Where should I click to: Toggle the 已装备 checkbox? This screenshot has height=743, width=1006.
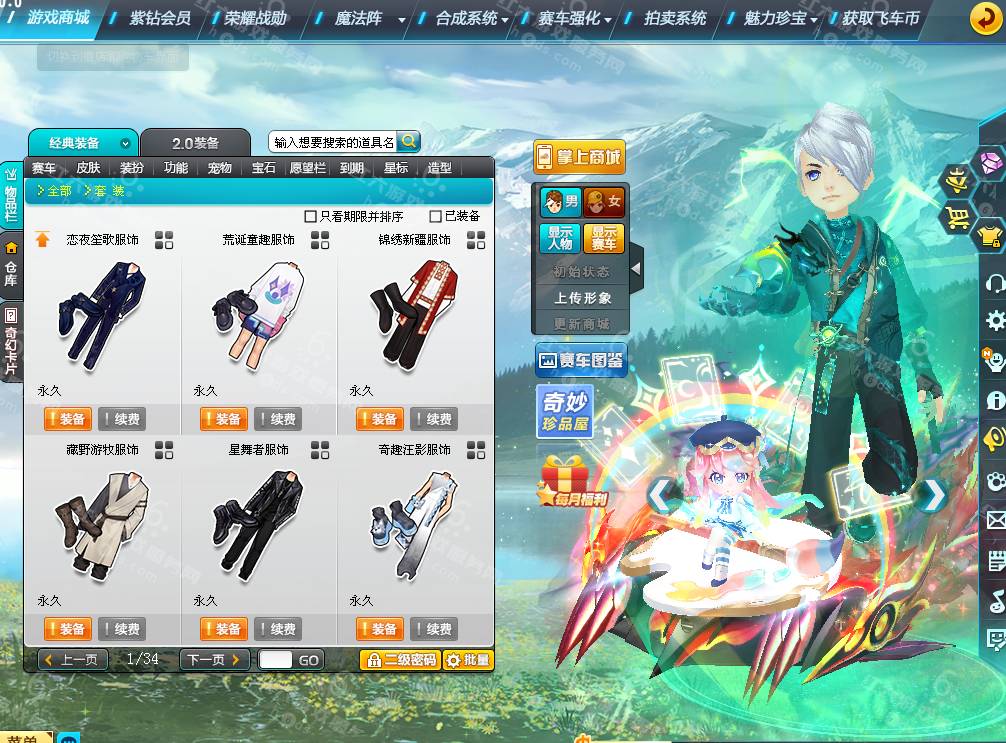click(x=435, y=216)
